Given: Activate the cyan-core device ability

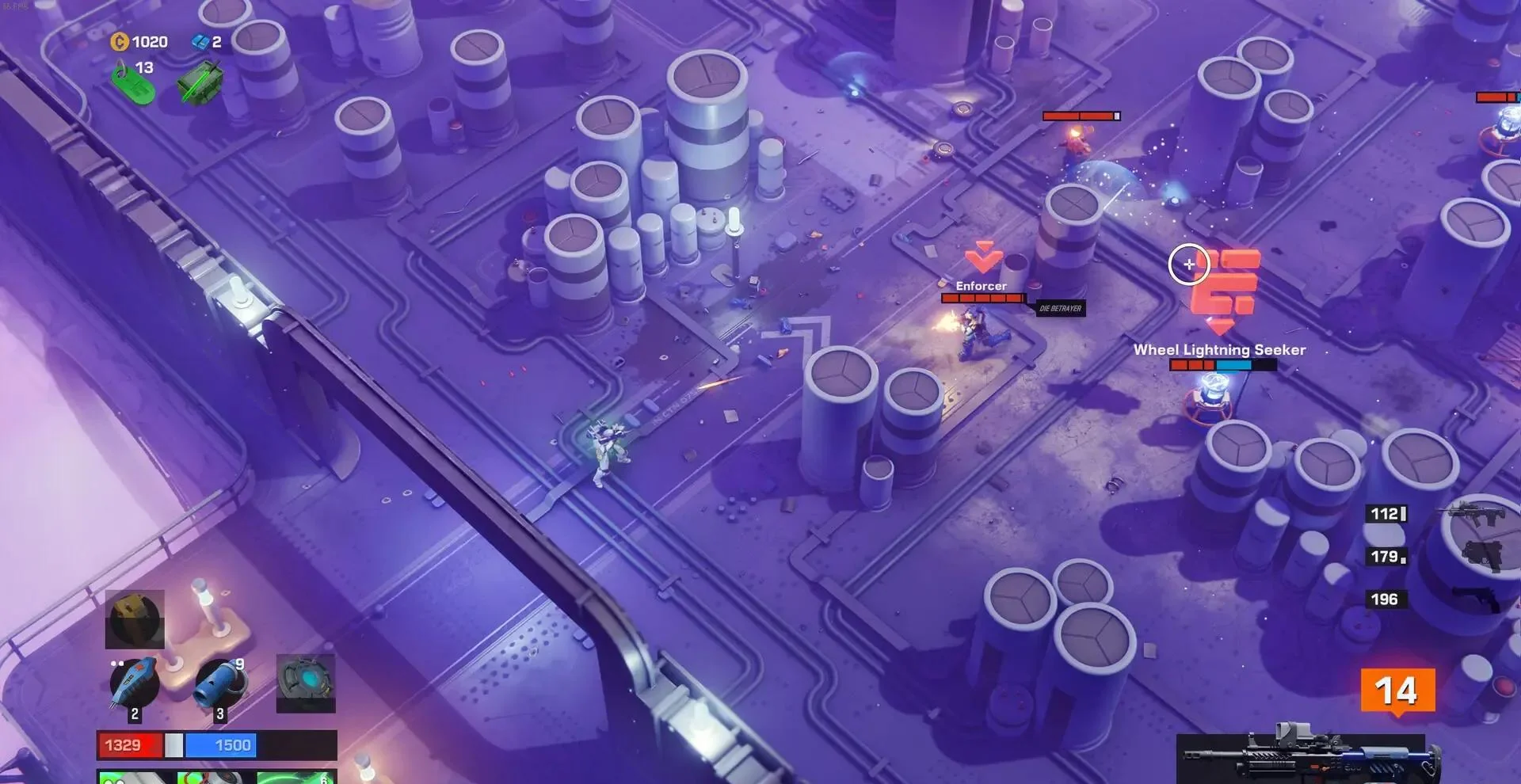Looking at the screenshot, I should 306,683.
